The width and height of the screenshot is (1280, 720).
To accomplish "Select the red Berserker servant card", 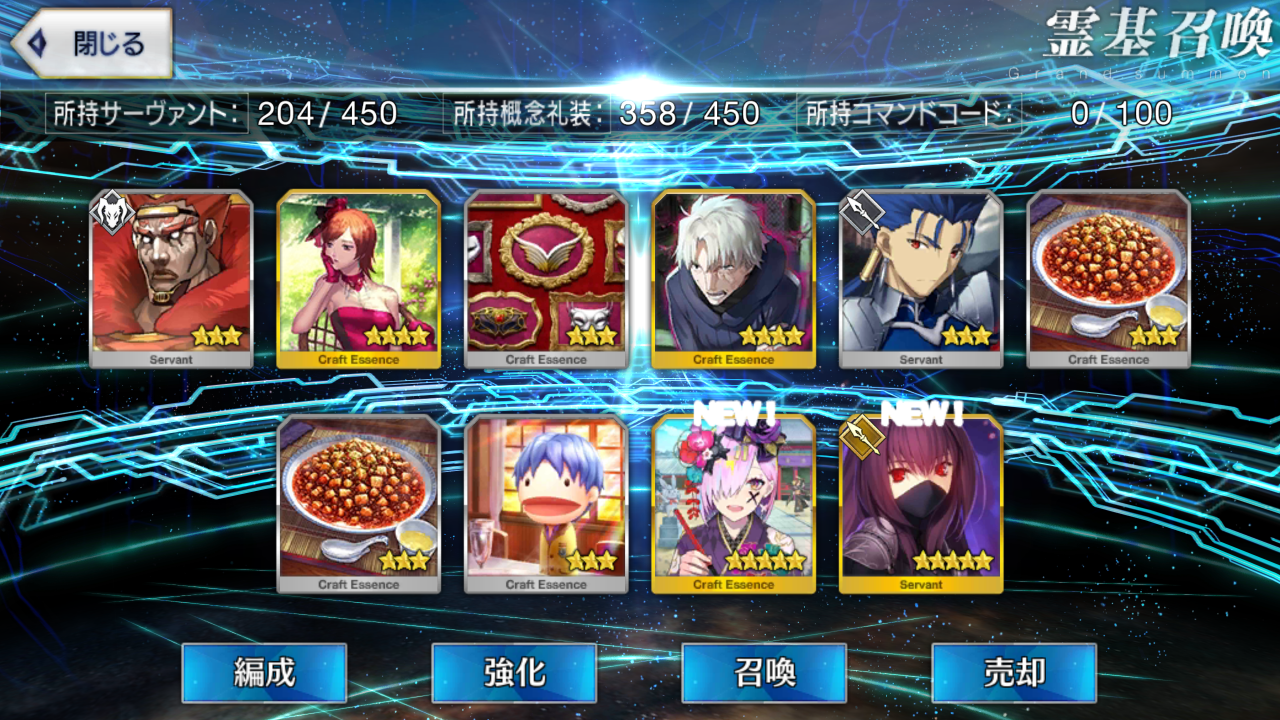I will coord(171,278).
